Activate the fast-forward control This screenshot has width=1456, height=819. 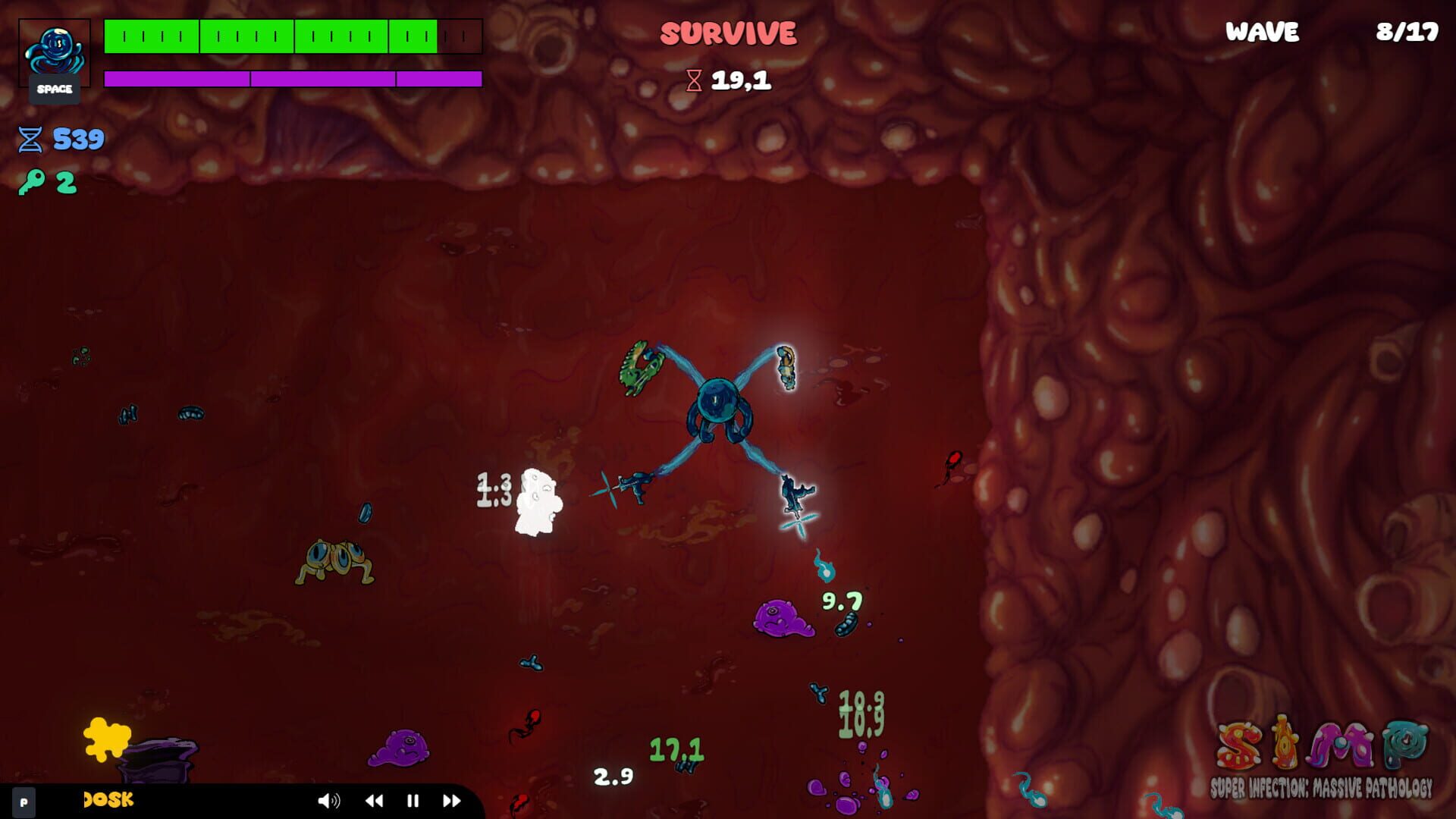[452, 800]
